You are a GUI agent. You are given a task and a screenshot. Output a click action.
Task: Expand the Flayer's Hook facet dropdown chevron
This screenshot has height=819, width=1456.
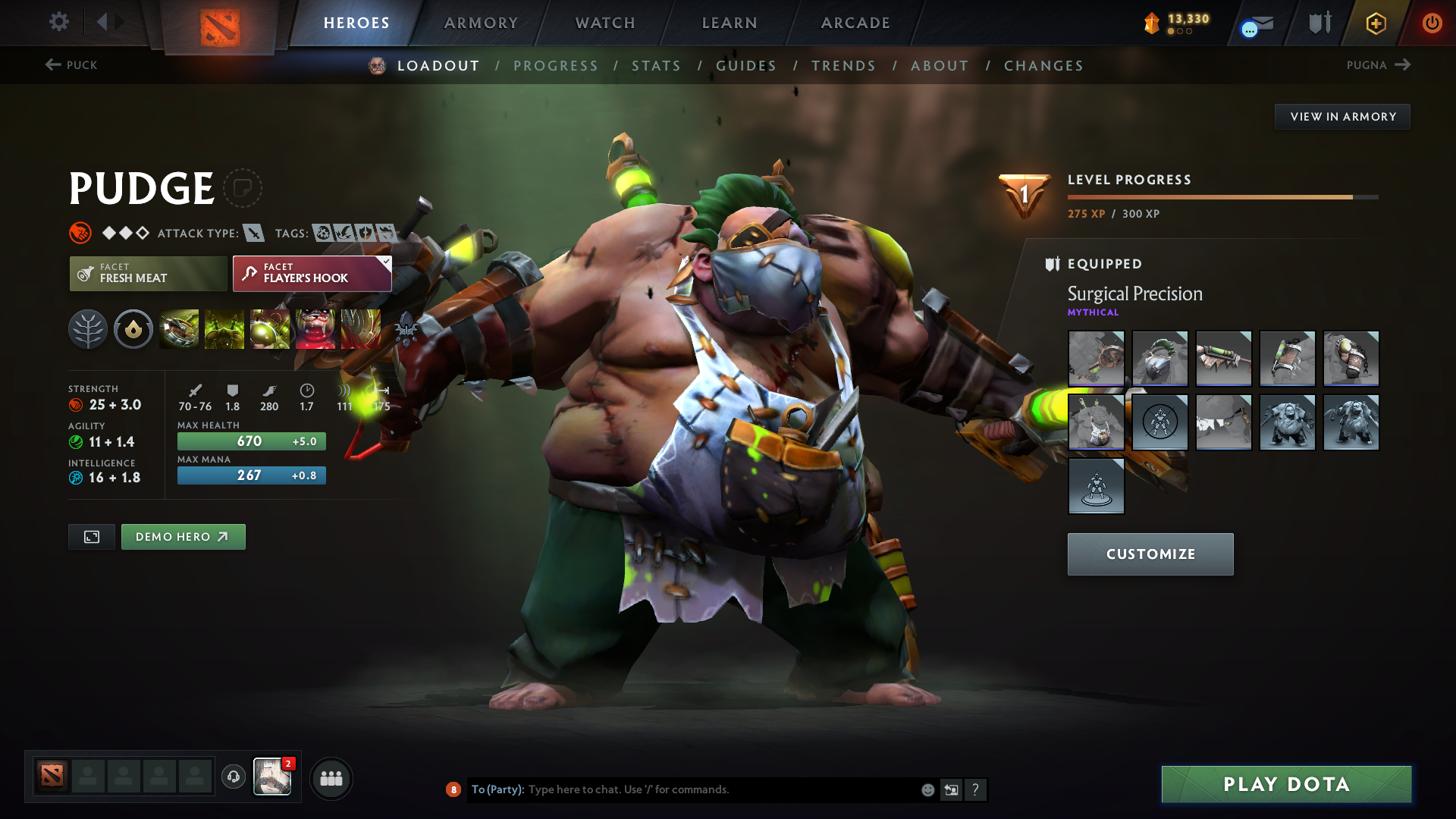click(x=385, y=262)
